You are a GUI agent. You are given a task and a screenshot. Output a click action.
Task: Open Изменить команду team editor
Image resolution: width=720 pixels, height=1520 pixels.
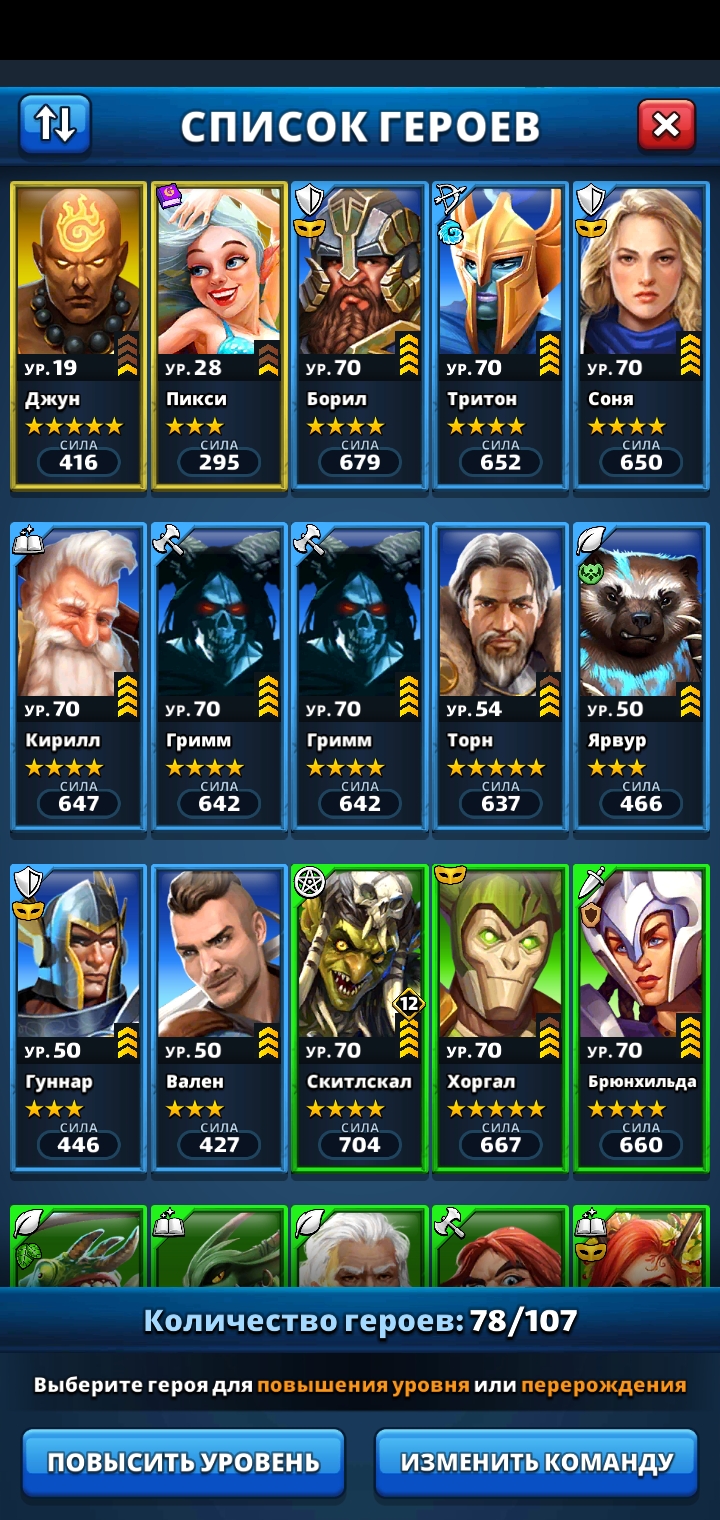click(536, 1461)
